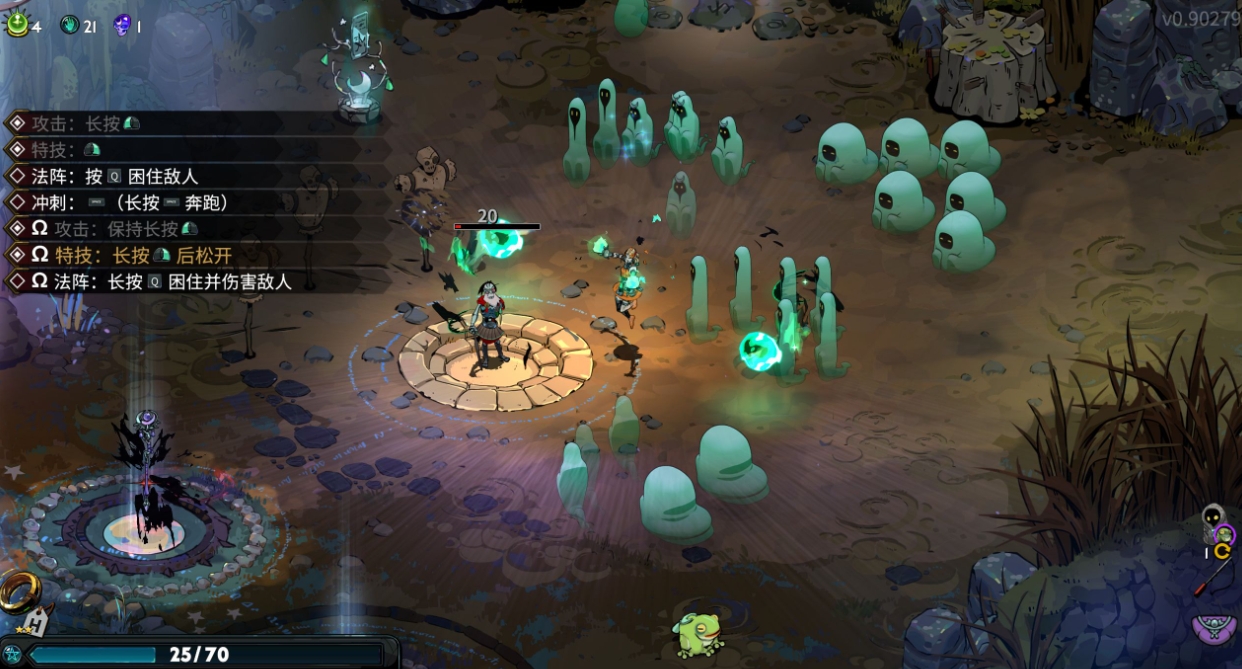Image resolution: width=1242 pixels, height=669 pixels.
Task: Click the green orb resource icon
Action: click(17, 24)
